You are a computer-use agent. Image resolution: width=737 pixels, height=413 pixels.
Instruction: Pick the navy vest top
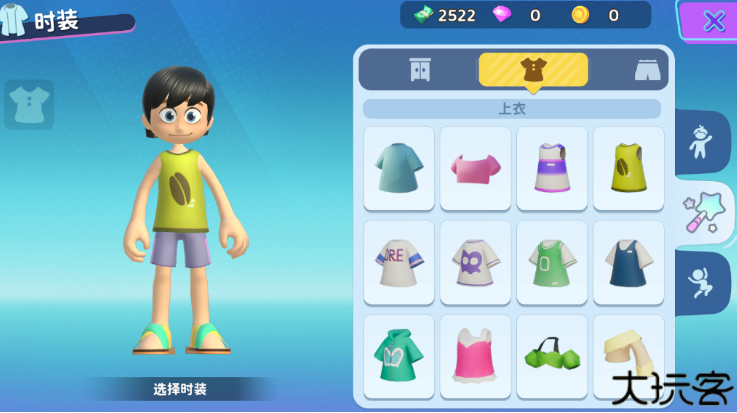tap(628, 262)
